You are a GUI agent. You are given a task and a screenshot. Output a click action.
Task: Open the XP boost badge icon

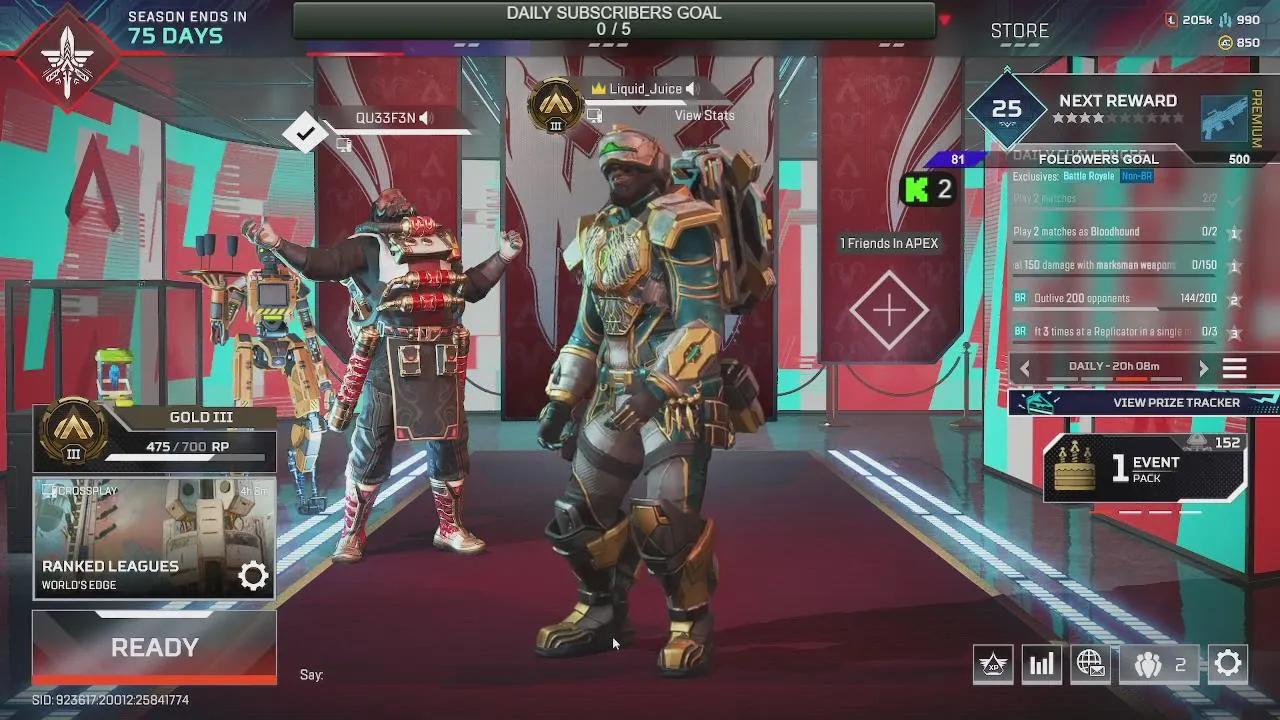pyautogui.click(x=992, y=663)
